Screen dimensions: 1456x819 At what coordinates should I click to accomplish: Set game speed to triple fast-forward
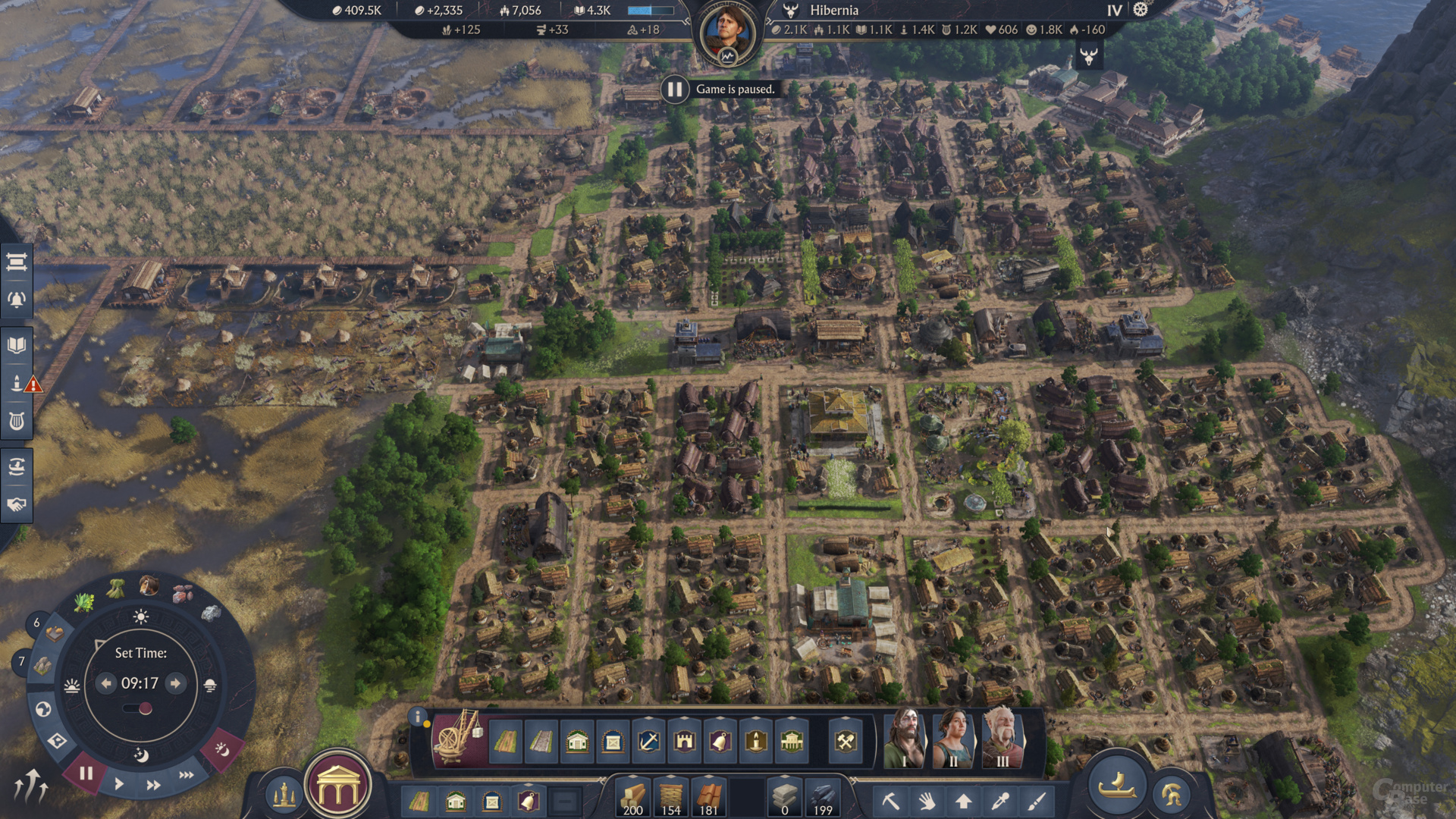[186, 775]
